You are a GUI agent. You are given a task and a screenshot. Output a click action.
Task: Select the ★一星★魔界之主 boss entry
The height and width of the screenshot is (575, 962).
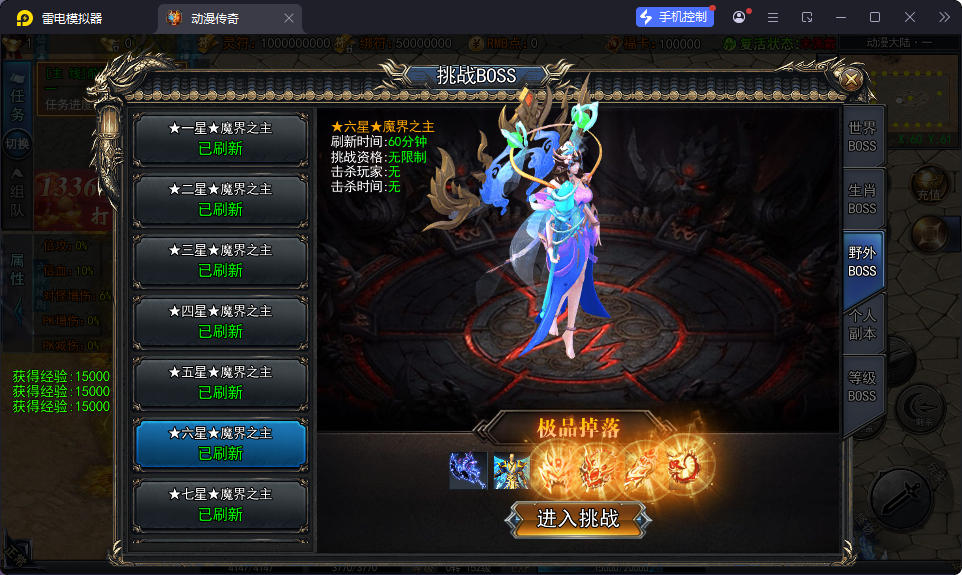pos(221,139)
